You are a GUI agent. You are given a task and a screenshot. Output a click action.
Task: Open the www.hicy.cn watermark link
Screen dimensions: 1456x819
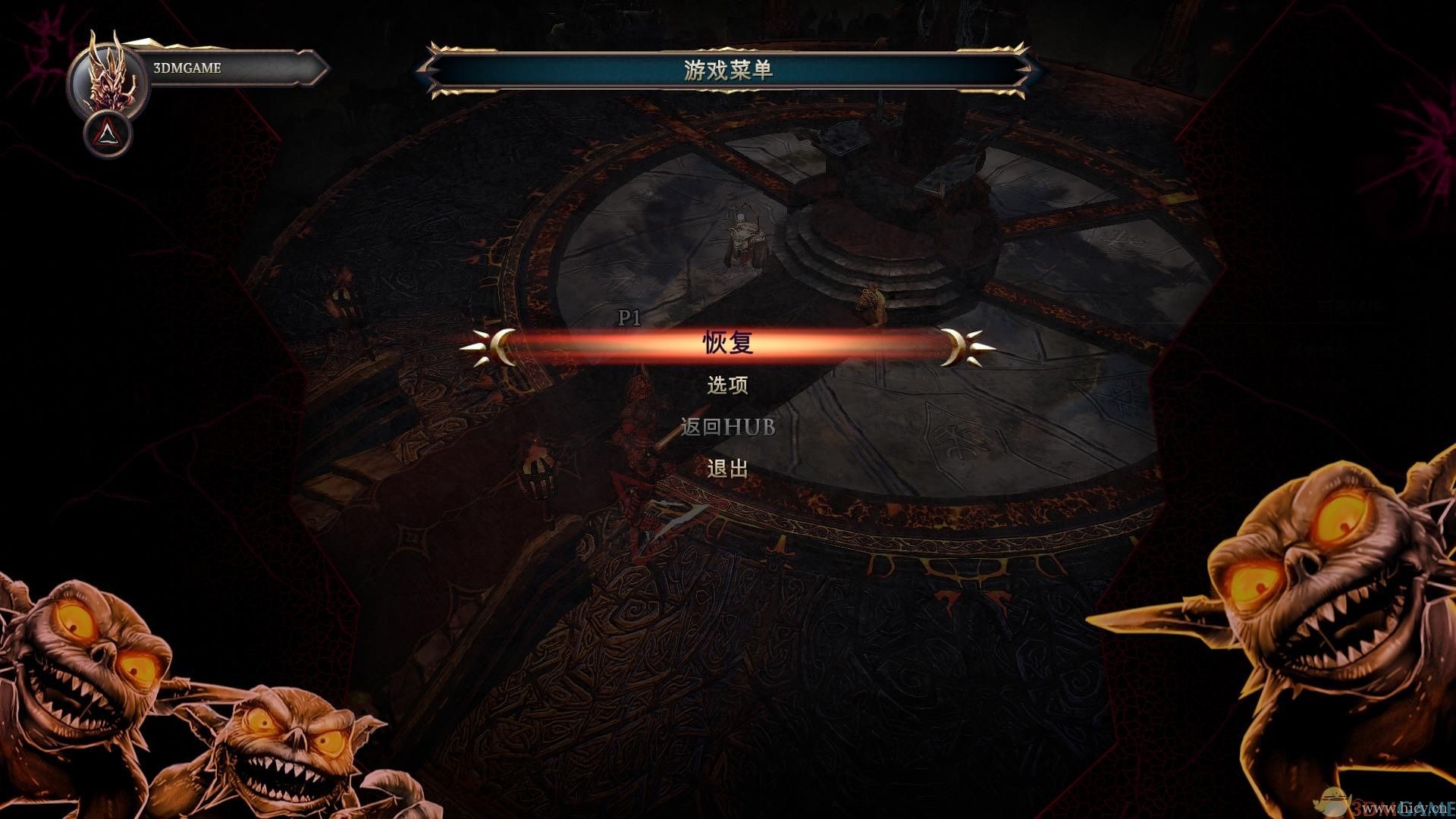click(1403, 808)
